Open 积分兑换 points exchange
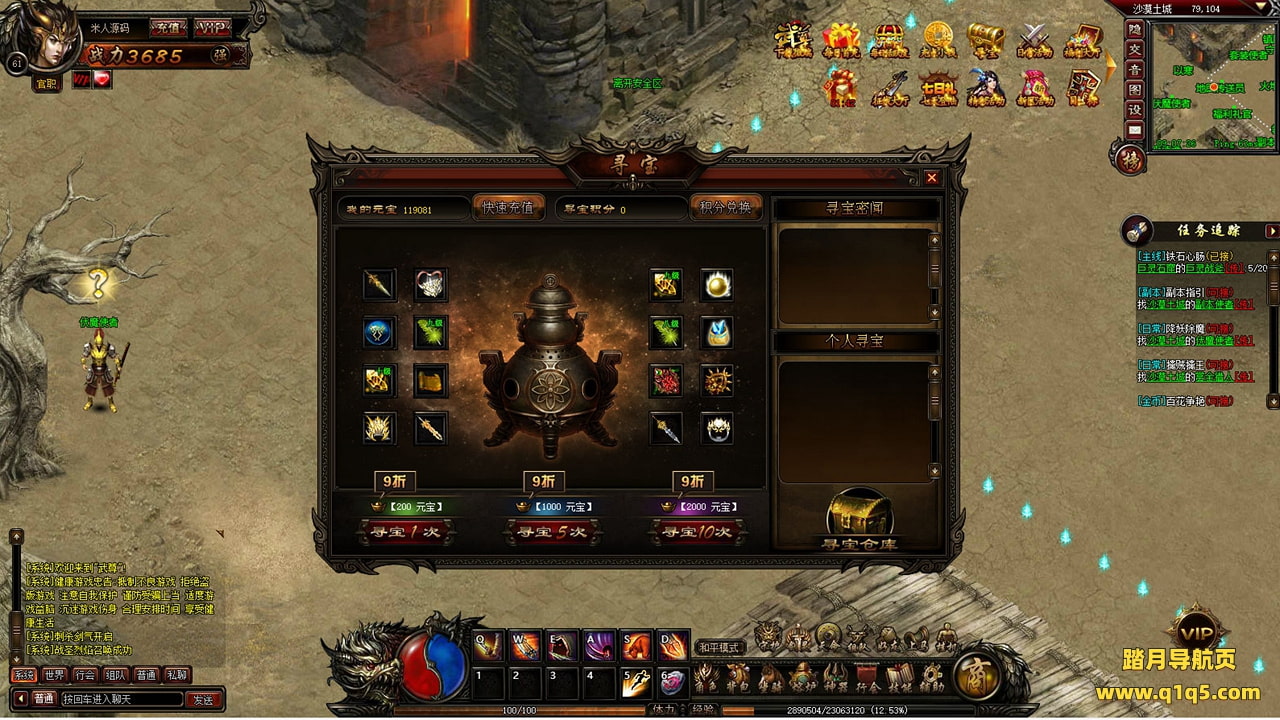Screen dimensions: 1280x720 point(726,208)
